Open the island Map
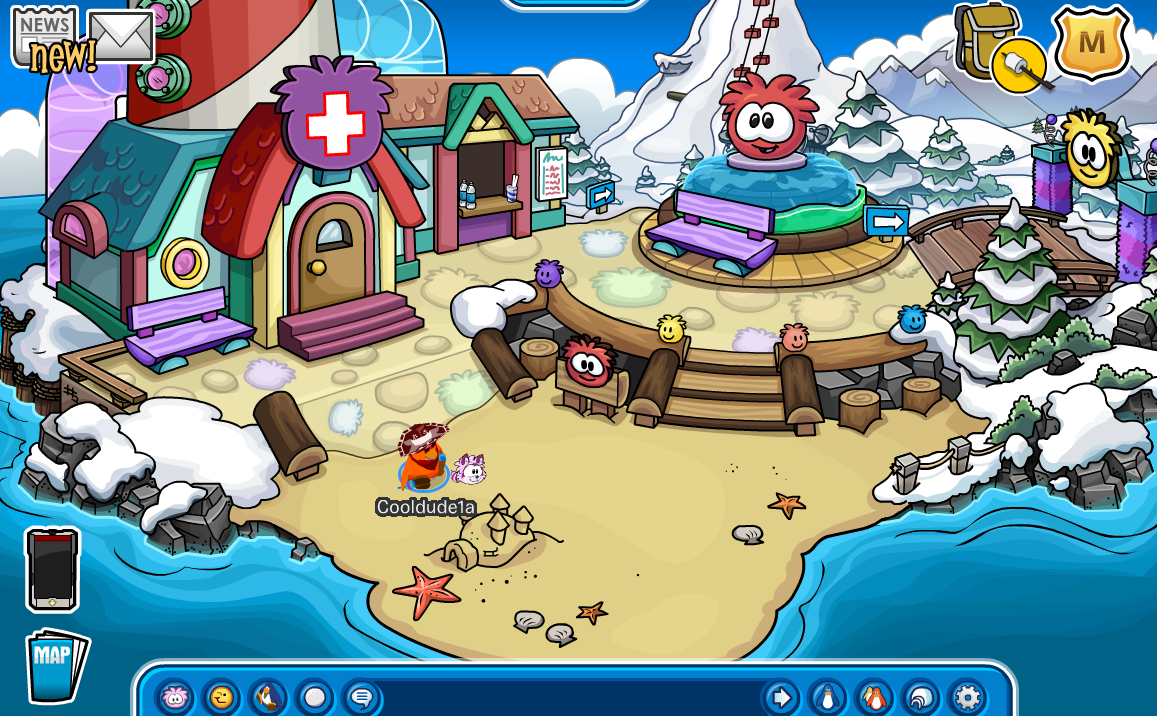Image resolution: width=1157 pixels, height=716 pixels. pos(56,665)
